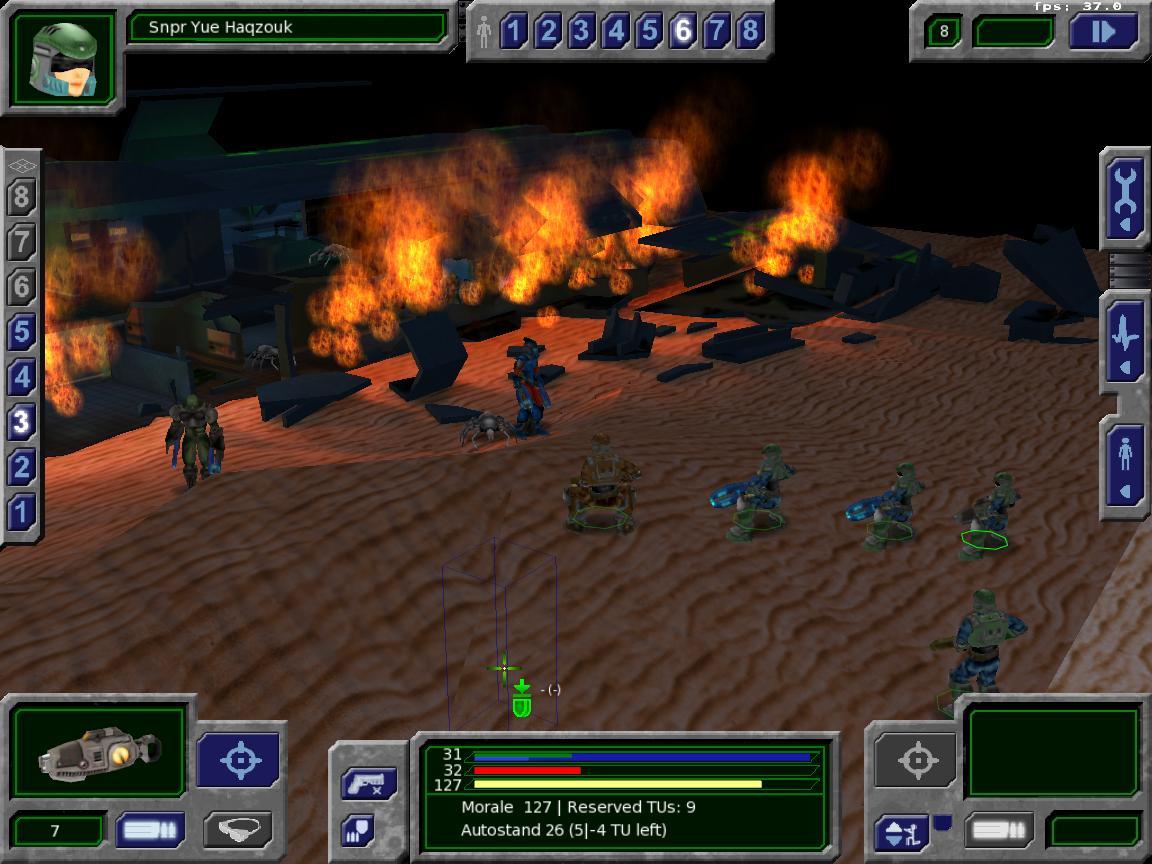Reload the left-hand weapon with the ammo button

point(149,830)
